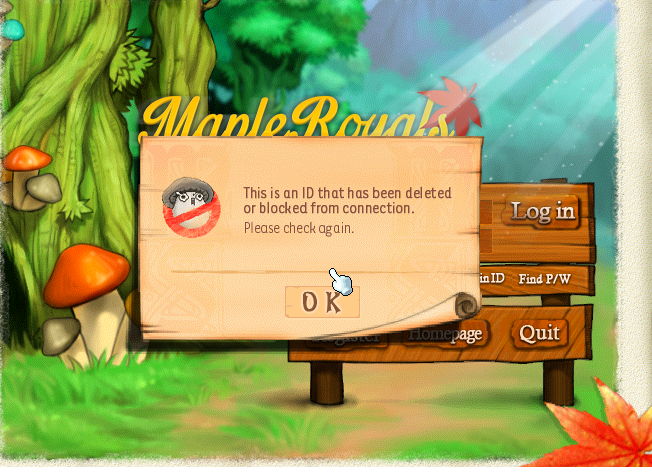
Task: Click the Log in button
Action: (x=543, y=212)
